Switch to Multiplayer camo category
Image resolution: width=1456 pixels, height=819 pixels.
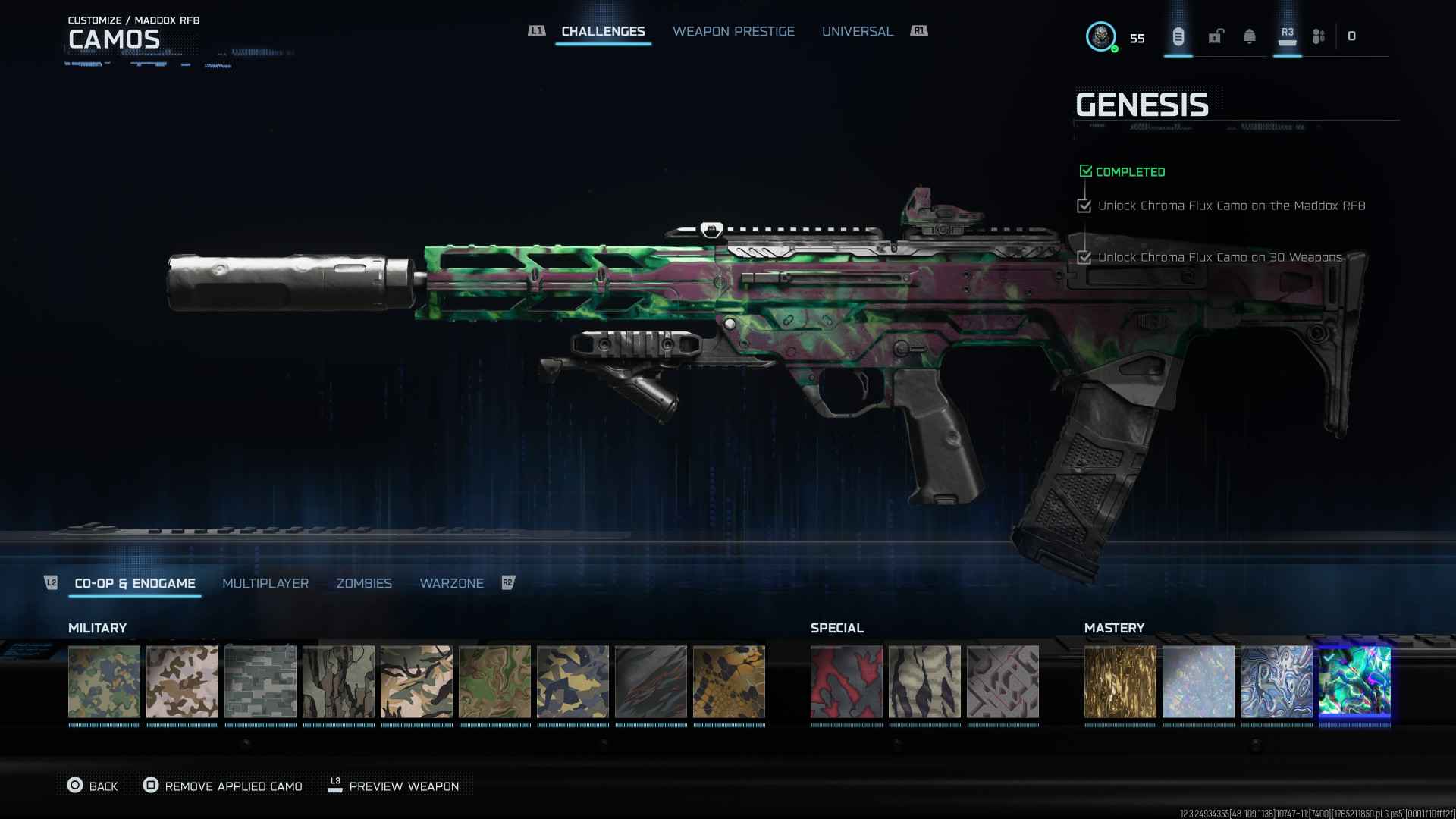[x=265, y=583]
